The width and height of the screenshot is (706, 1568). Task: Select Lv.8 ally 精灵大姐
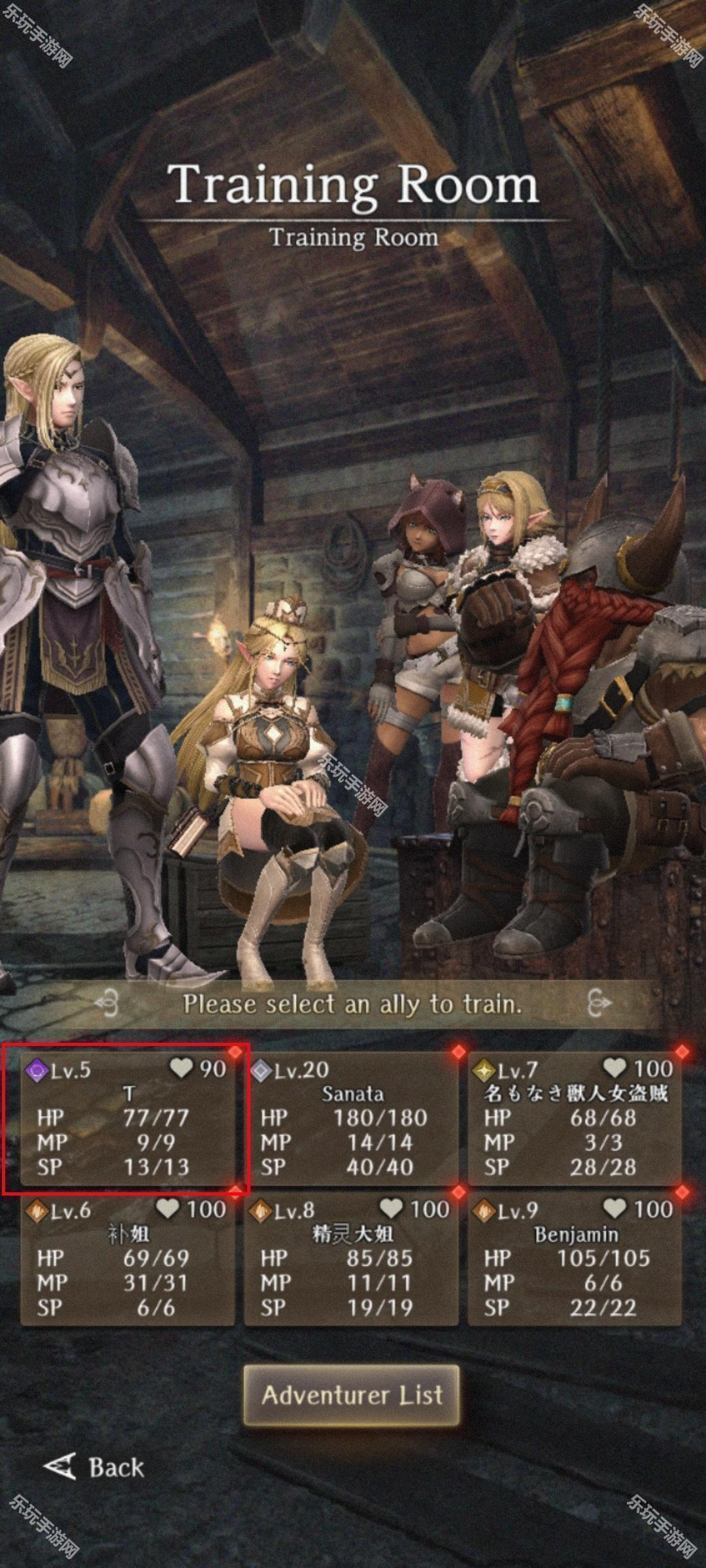(x=351, y=1259)
